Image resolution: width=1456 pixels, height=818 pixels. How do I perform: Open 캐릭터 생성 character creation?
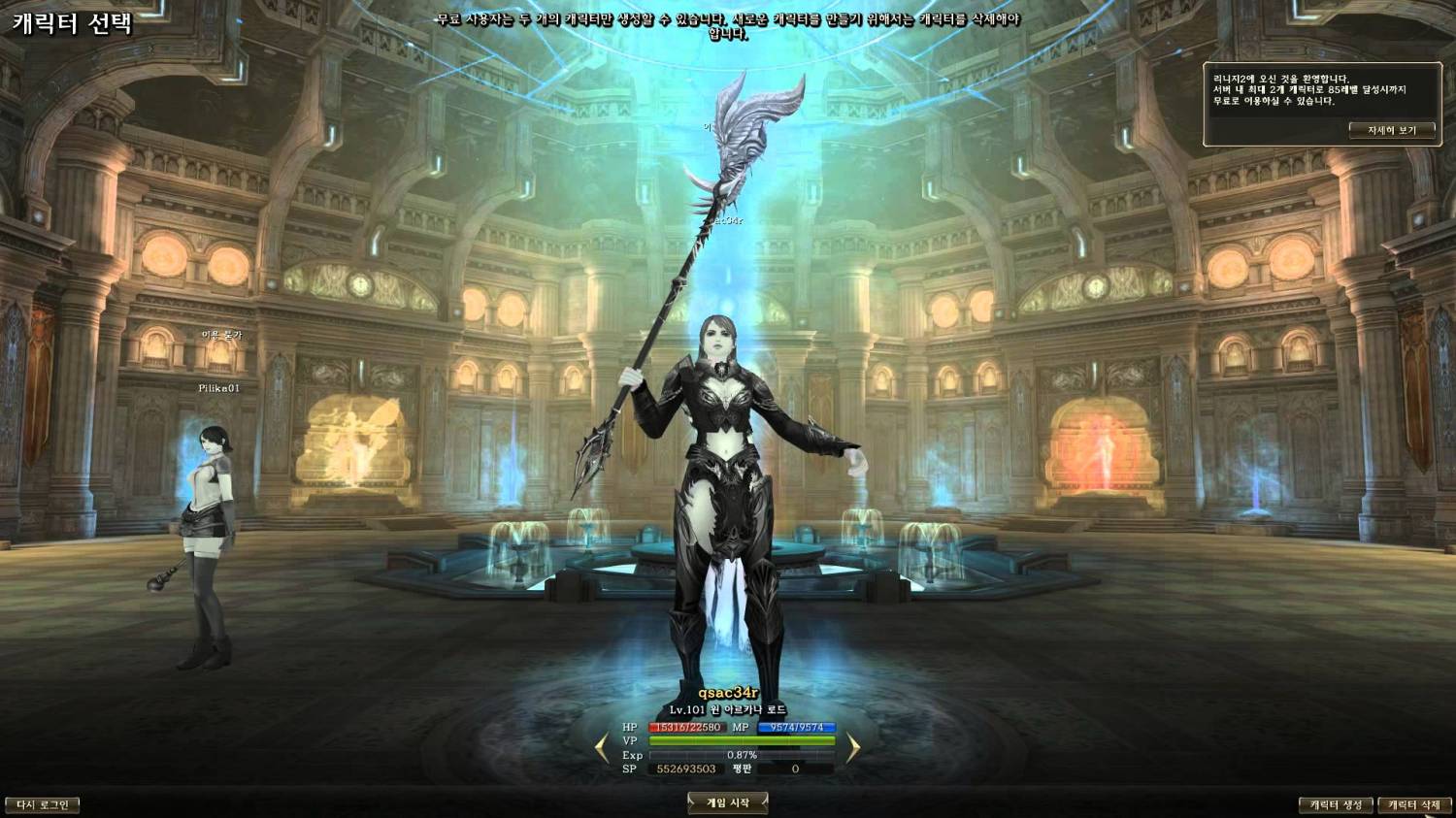(1337, 804)
